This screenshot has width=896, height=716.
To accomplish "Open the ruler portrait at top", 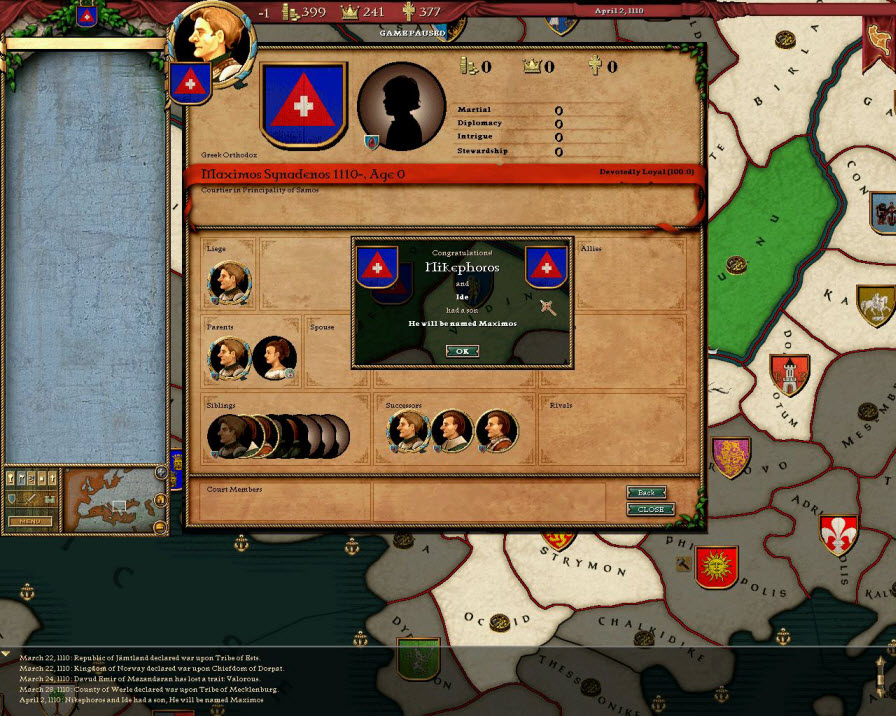I will pos(210,38).
